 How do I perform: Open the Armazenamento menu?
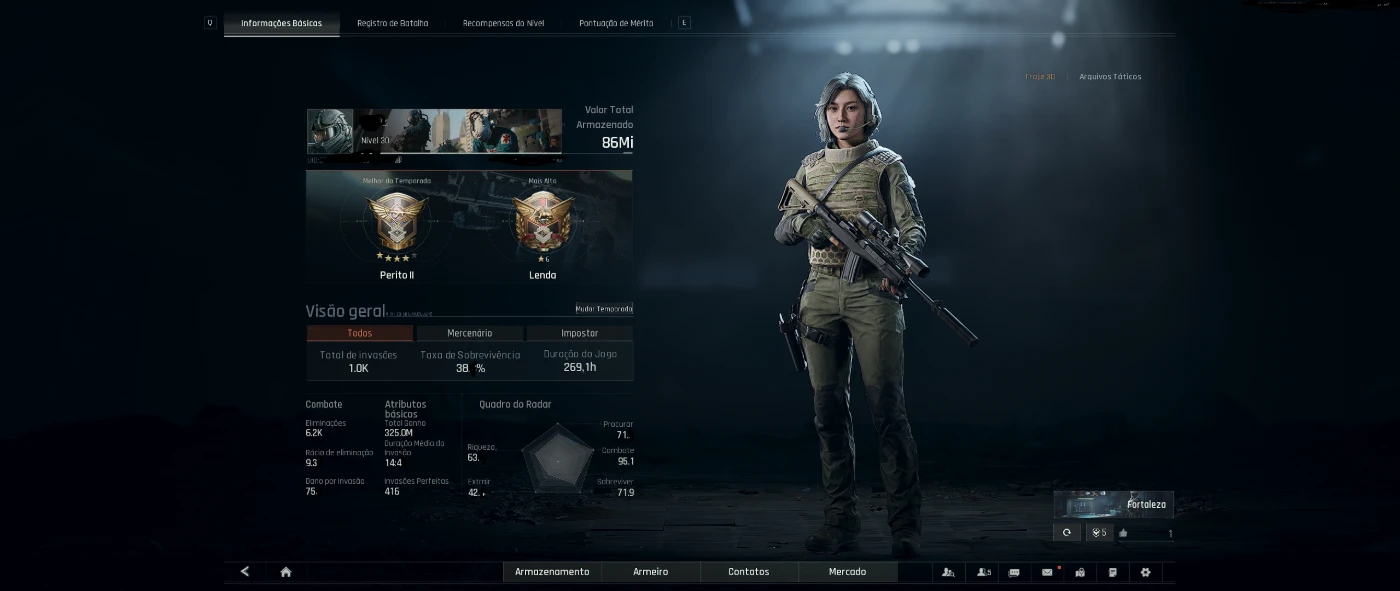(552, 572)
